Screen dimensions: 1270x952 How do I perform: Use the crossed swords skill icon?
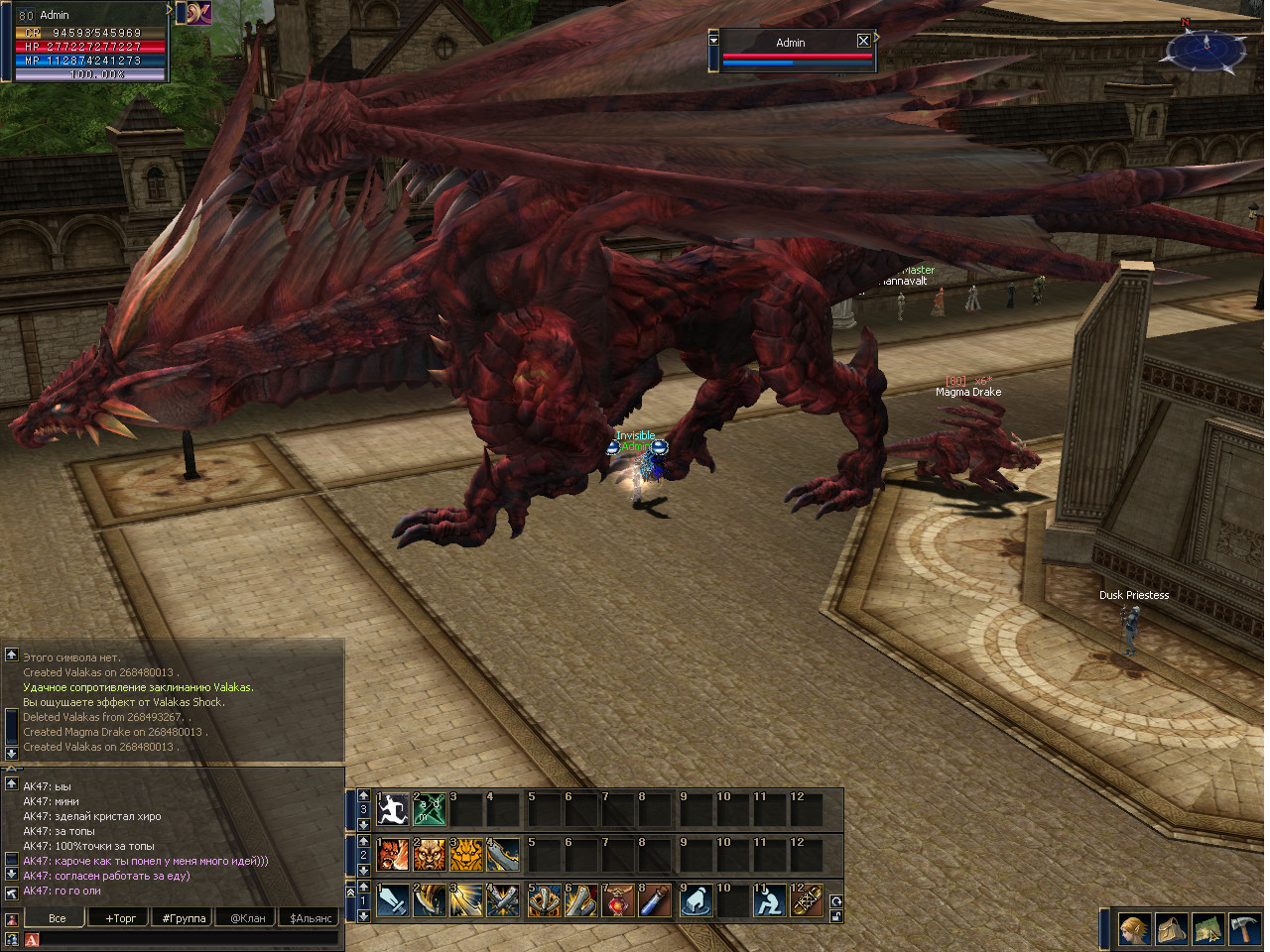pos(504,900)
